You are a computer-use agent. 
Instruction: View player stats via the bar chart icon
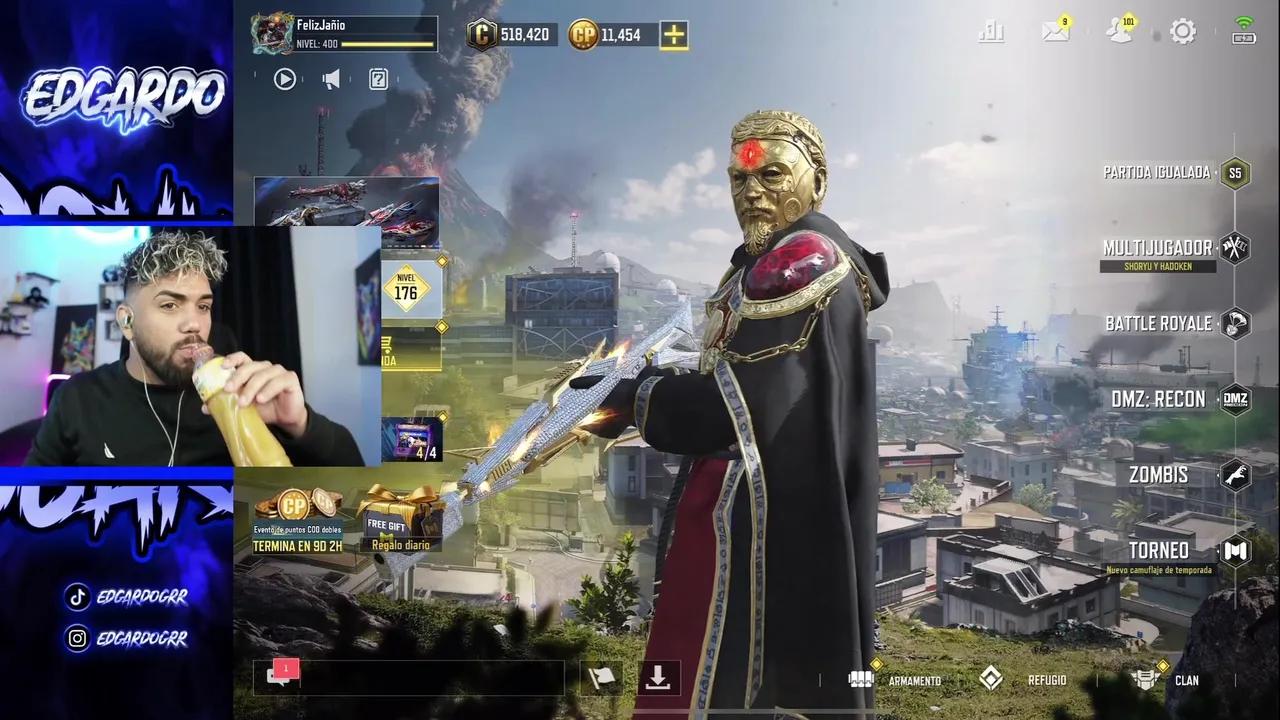pyautogui.click(x=991, y=31)
